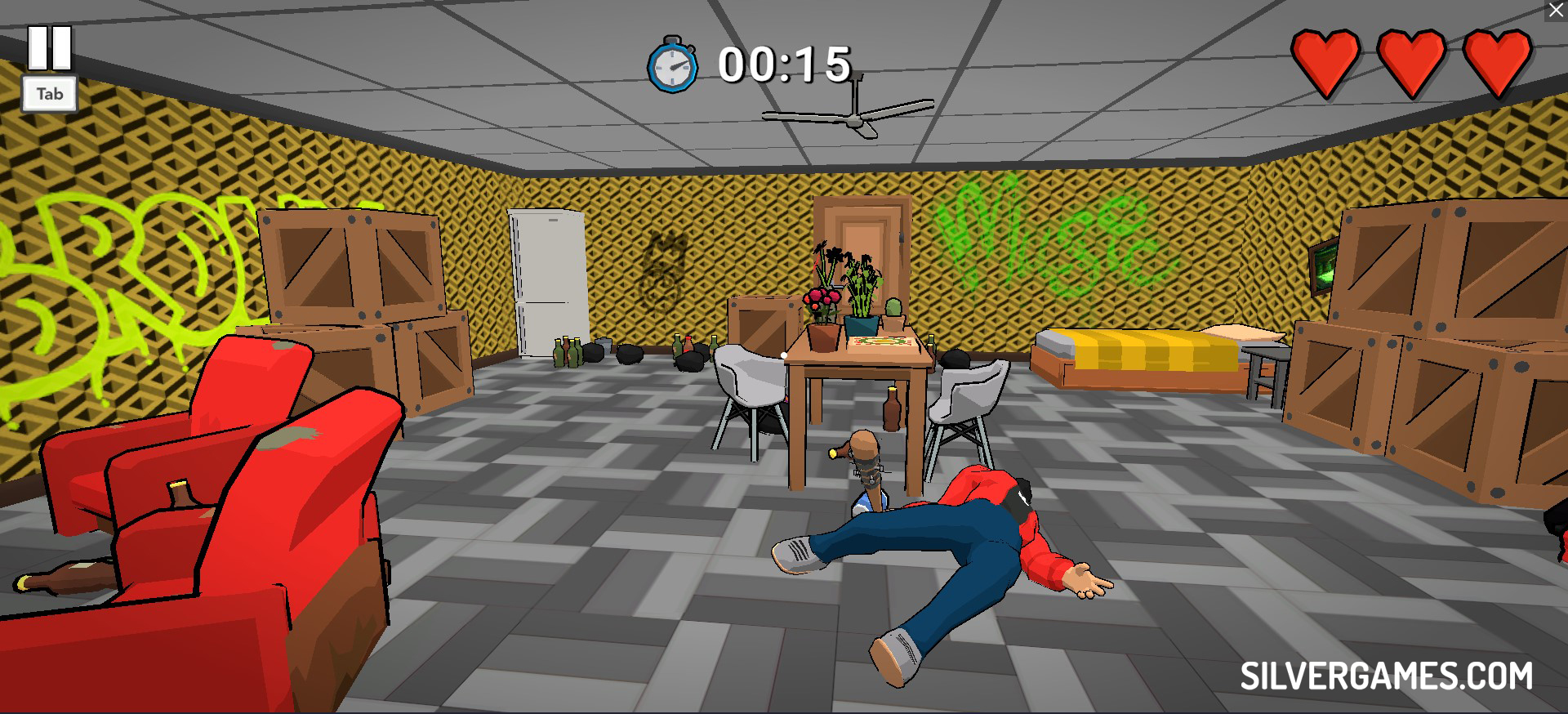Pause the game with the pause button

[50, 47]
